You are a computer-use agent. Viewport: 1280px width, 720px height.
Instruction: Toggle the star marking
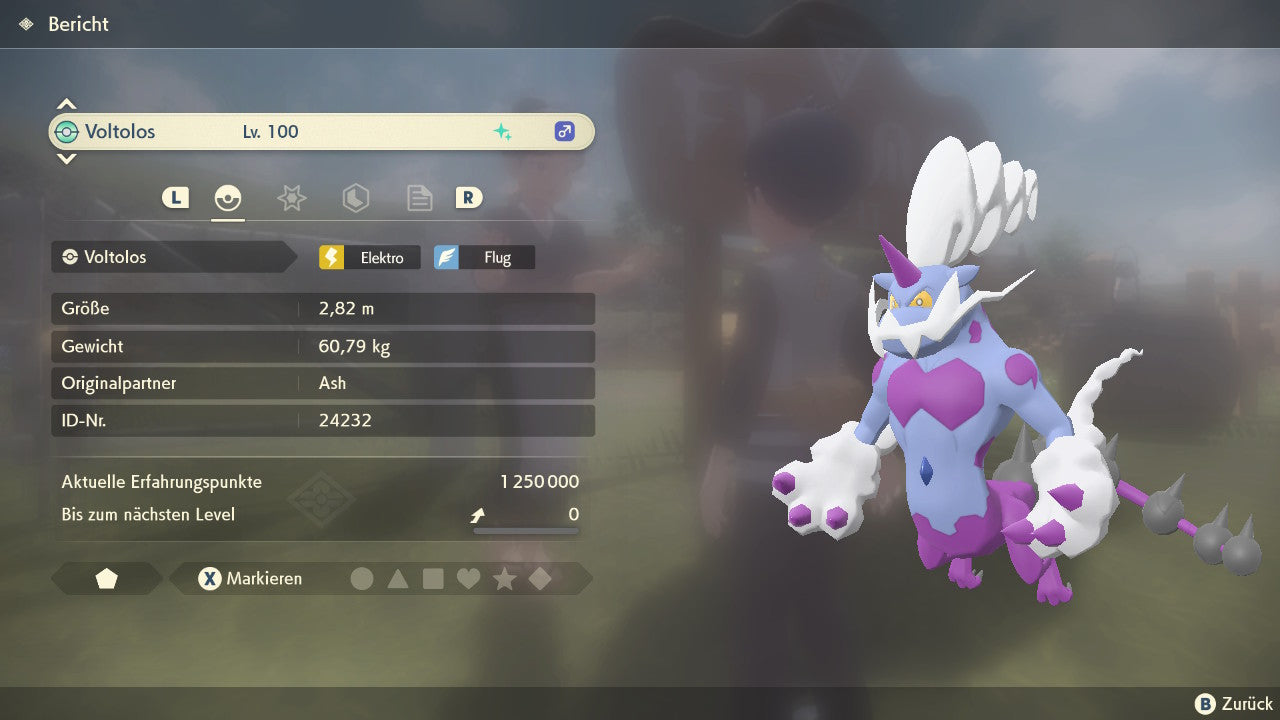[504, 579]
